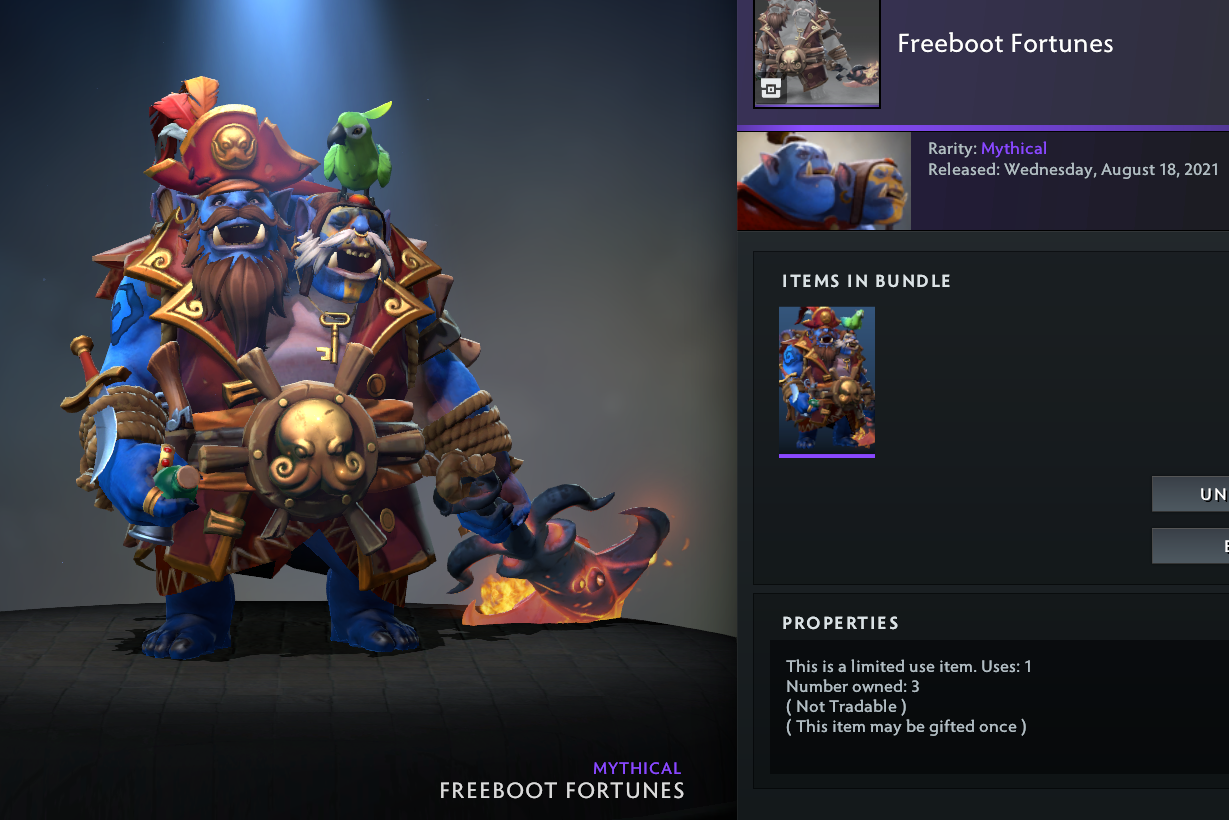This screenshot has width=1229, height=820.
Task: Click the cut-off button starting with UN
Action: (1191, 494)
